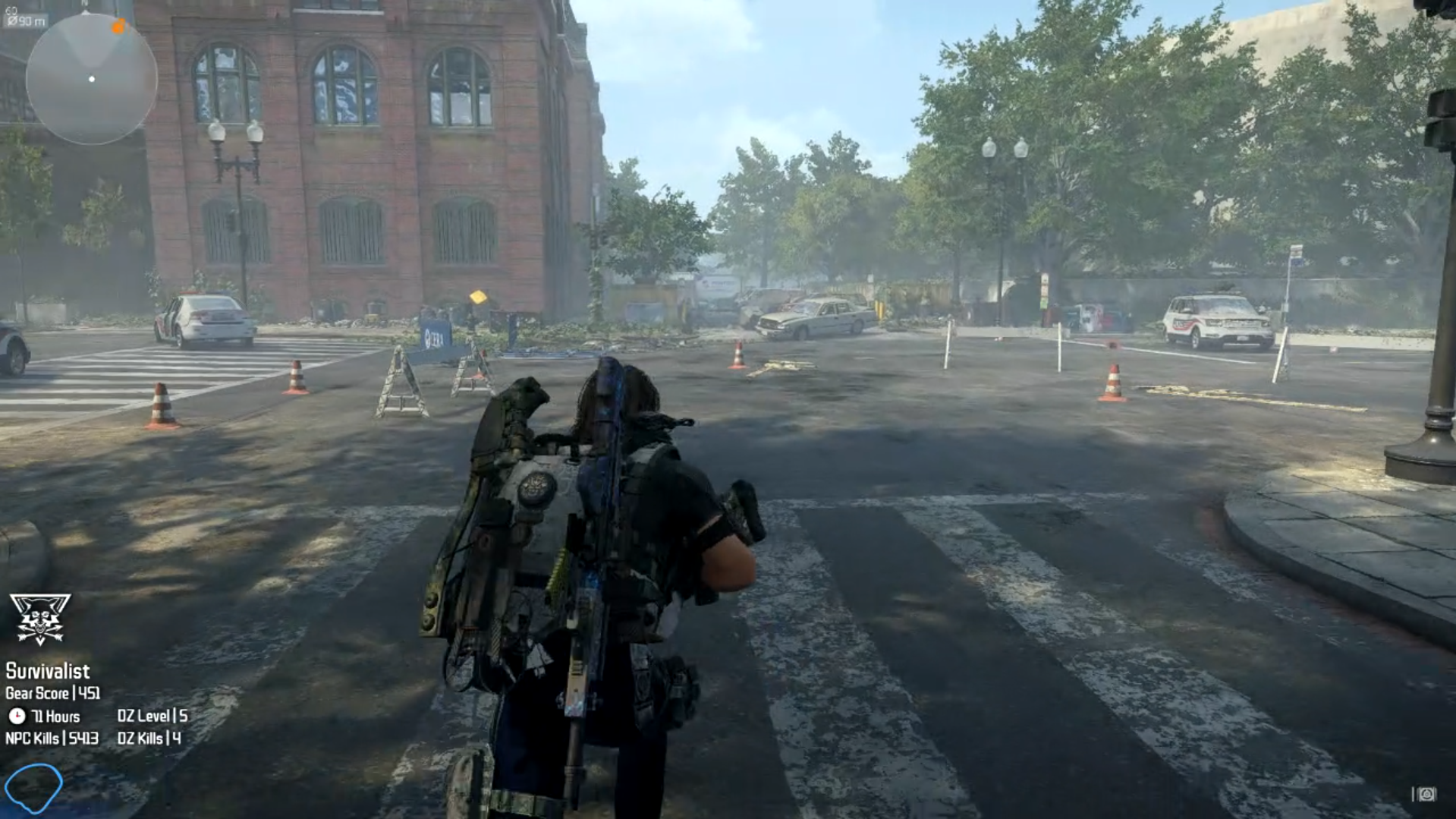
Task: Click the camera icon in the corner
Action: [x=1426, y=794]
